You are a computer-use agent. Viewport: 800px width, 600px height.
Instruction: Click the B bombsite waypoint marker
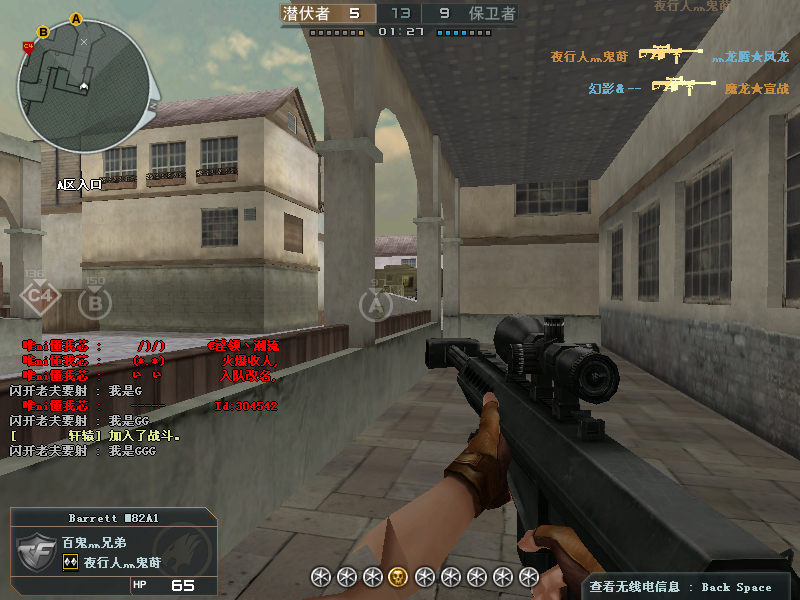point(95,302)
